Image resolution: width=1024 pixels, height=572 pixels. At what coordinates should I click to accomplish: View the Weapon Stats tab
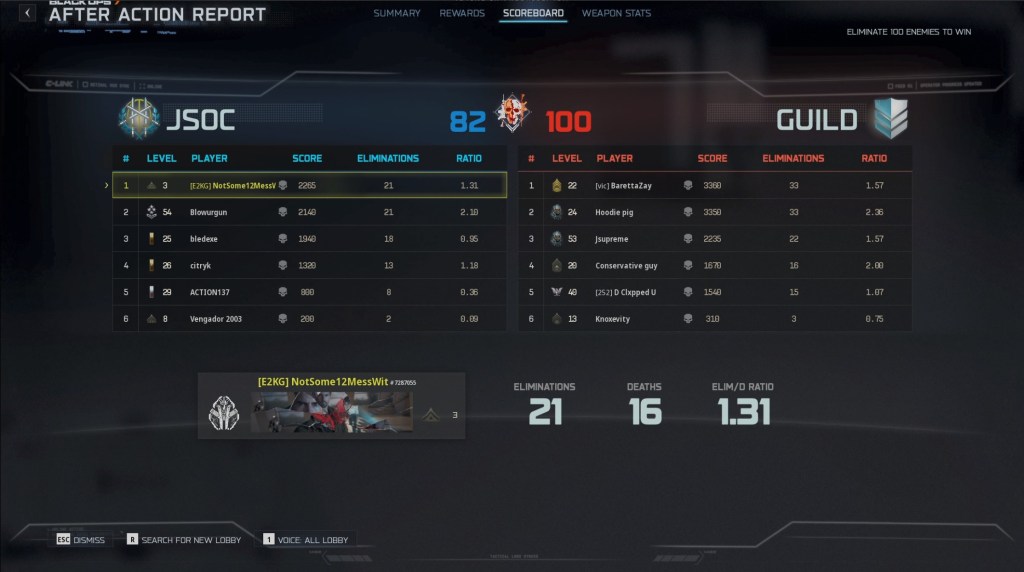click(616, 13)
